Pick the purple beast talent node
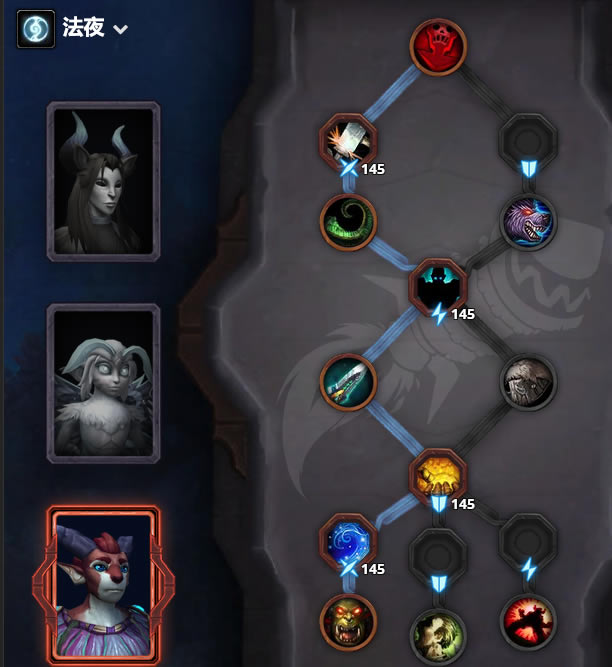Image resolution: width=612 pixels, height=667 pixels. tap(528, 221)
